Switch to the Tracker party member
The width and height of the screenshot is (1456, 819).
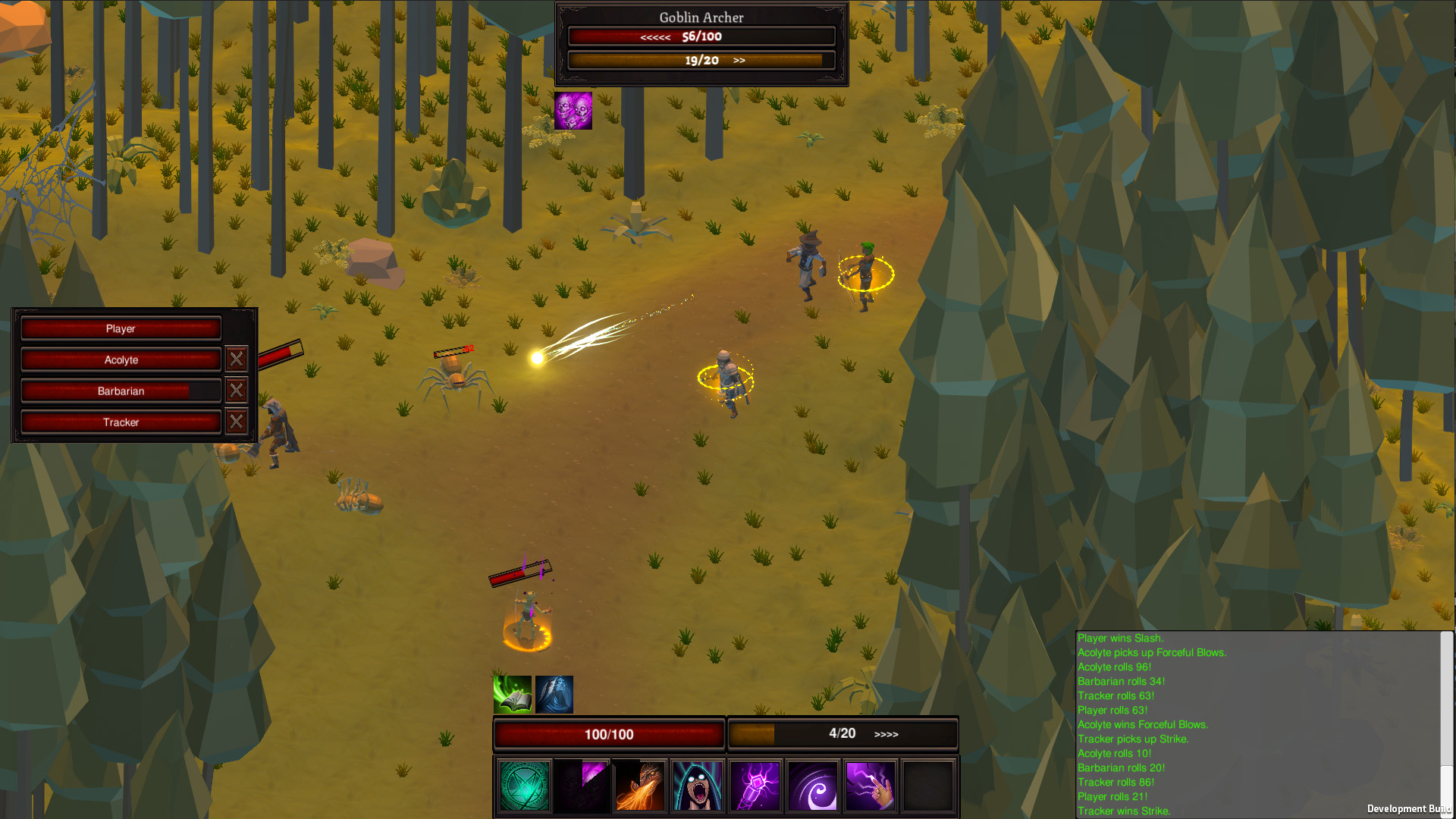[x=121, y=422]
